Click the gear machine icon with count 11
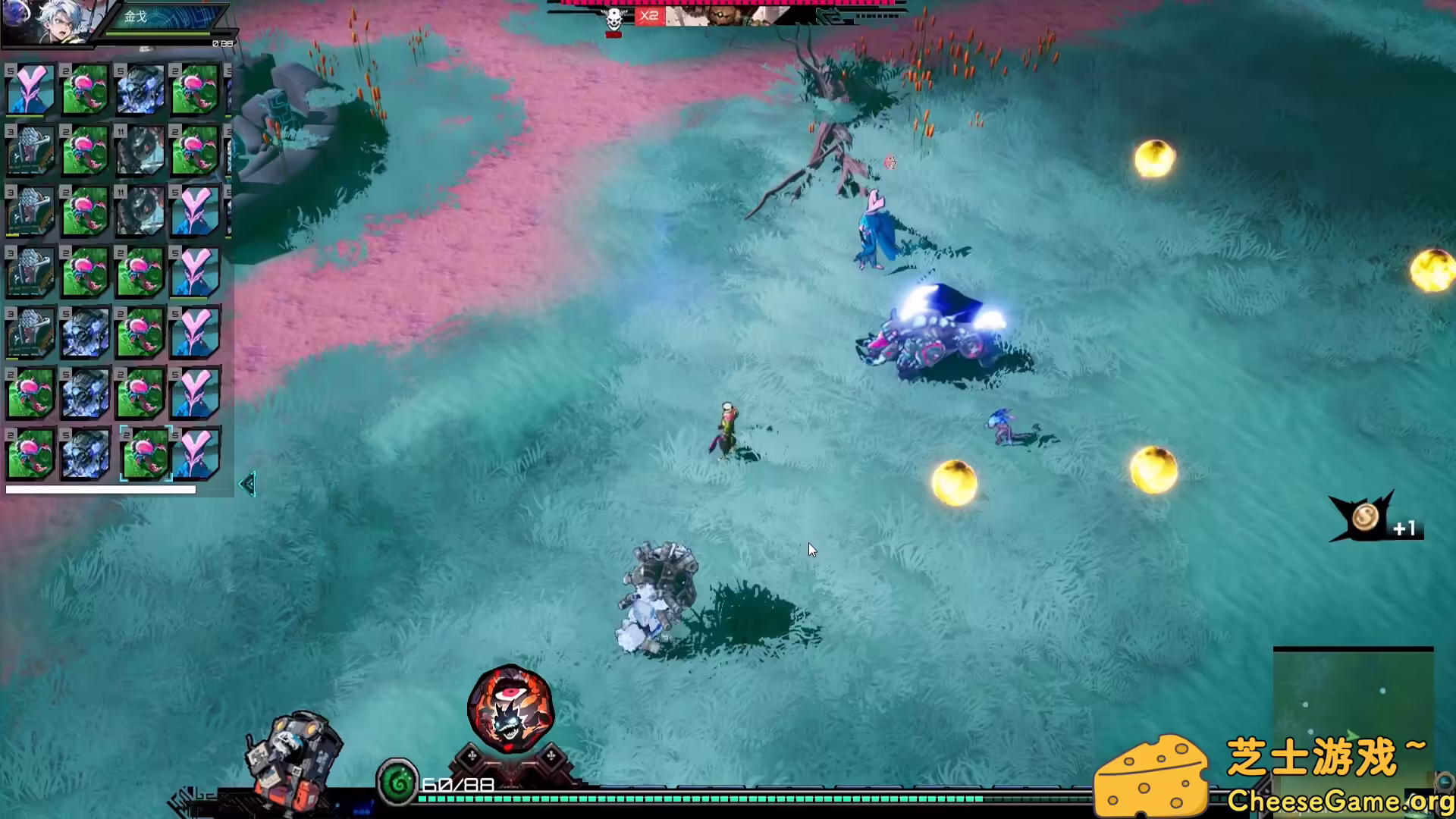 pyautogui.click(x=140, y=150)
